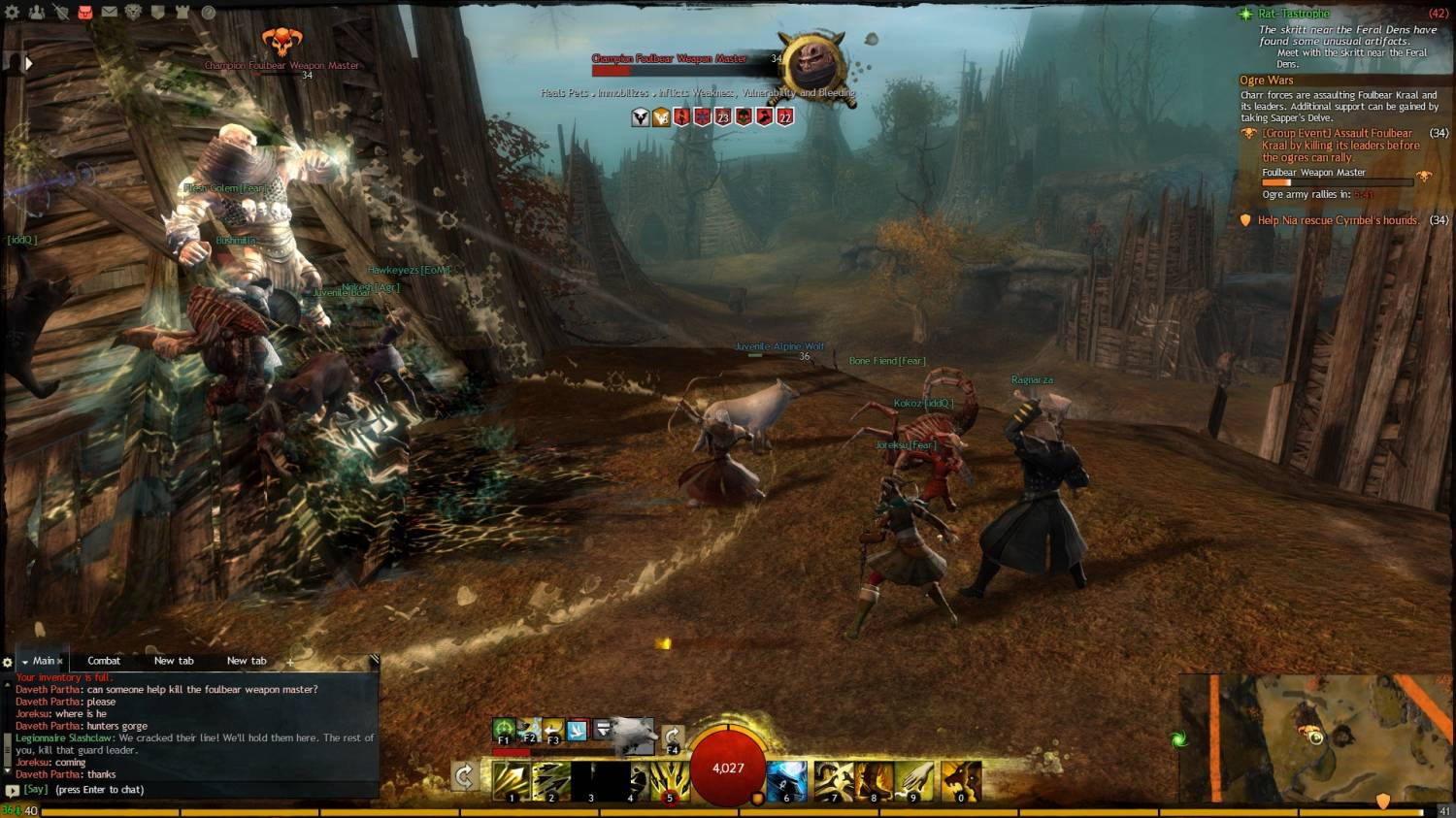This screenshot has width=1456, height=818.
Task: Open chat options gear beside Main tab
Action: tap(8, 662)
